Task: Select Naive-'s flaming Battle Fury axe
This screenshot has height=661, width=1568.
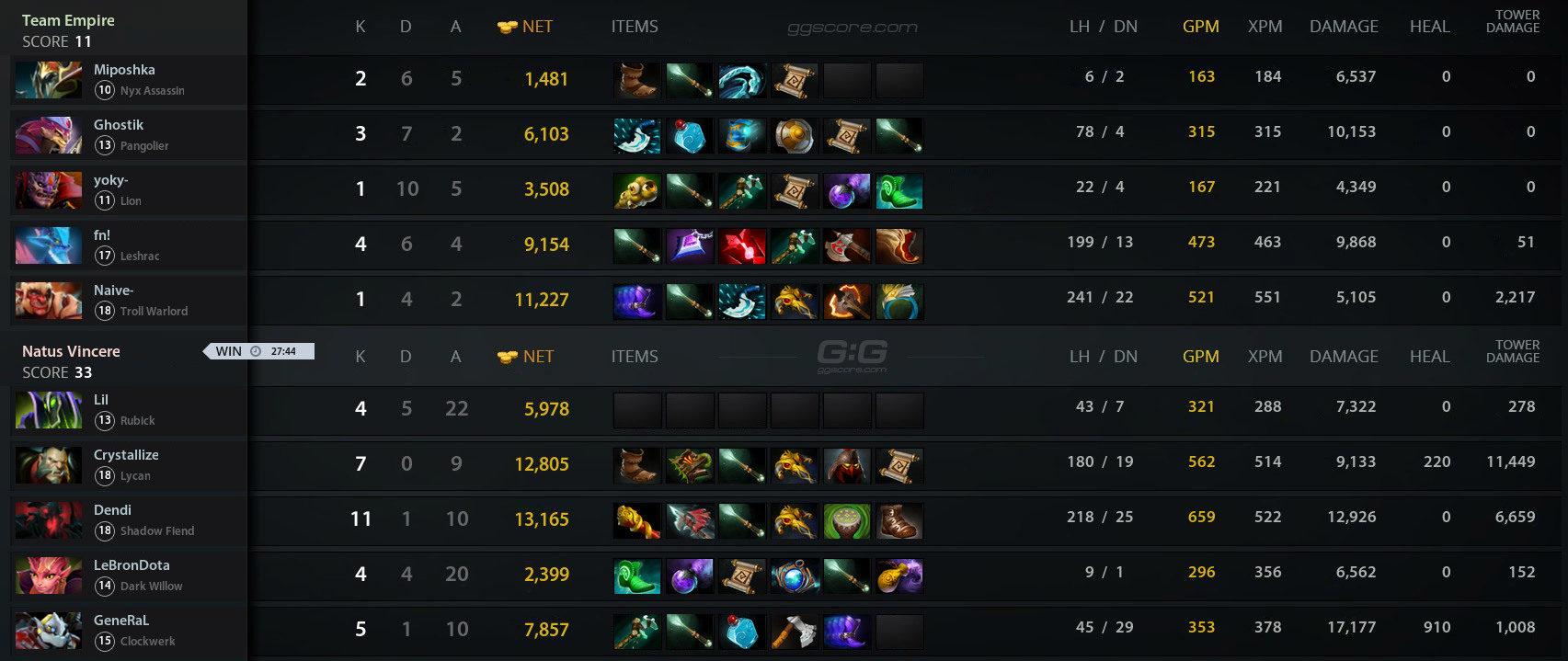Action: pos(847,302)
